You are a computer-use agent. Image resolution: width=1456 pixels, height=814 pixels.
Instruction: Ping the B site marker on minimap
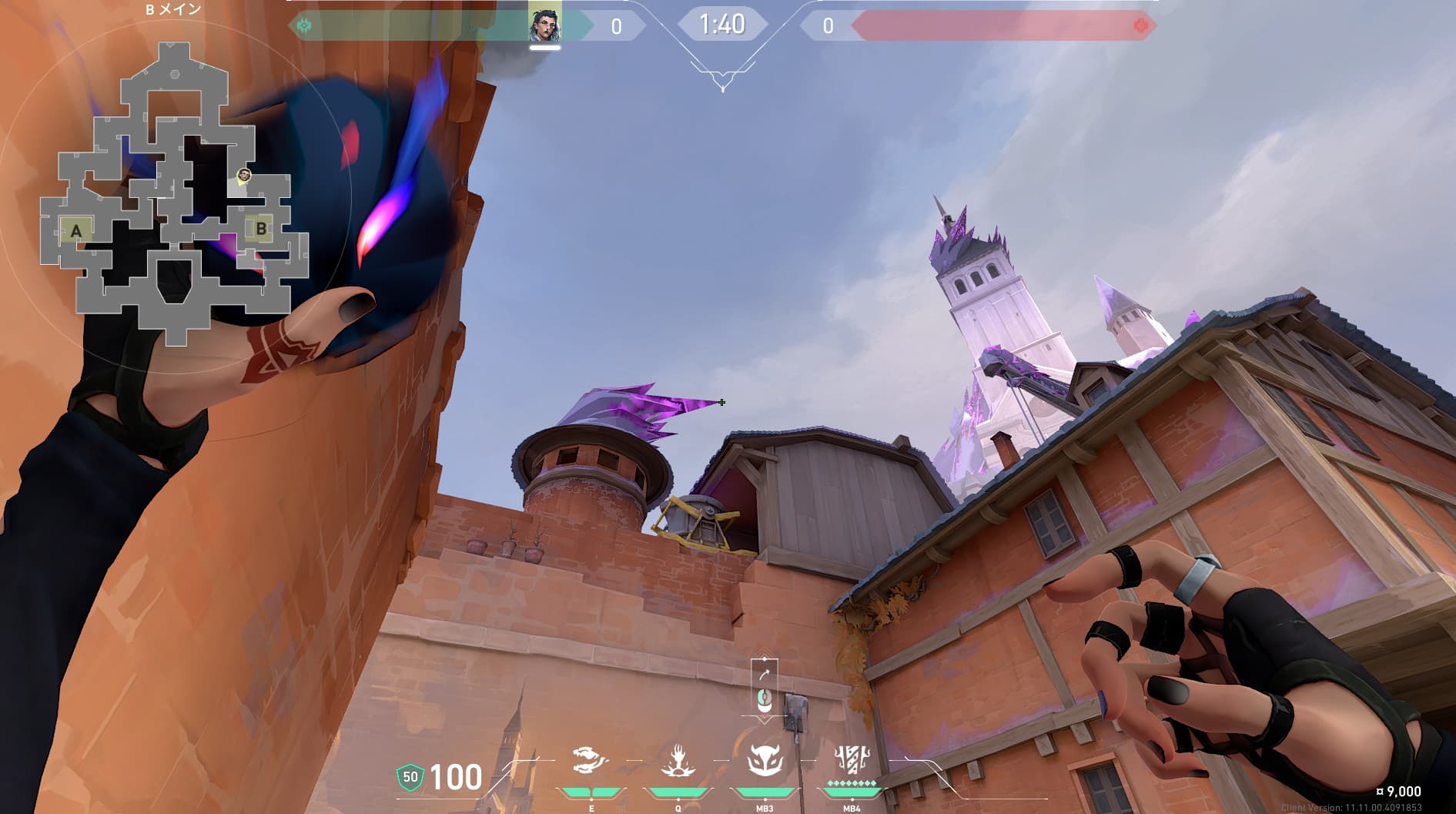261,229
